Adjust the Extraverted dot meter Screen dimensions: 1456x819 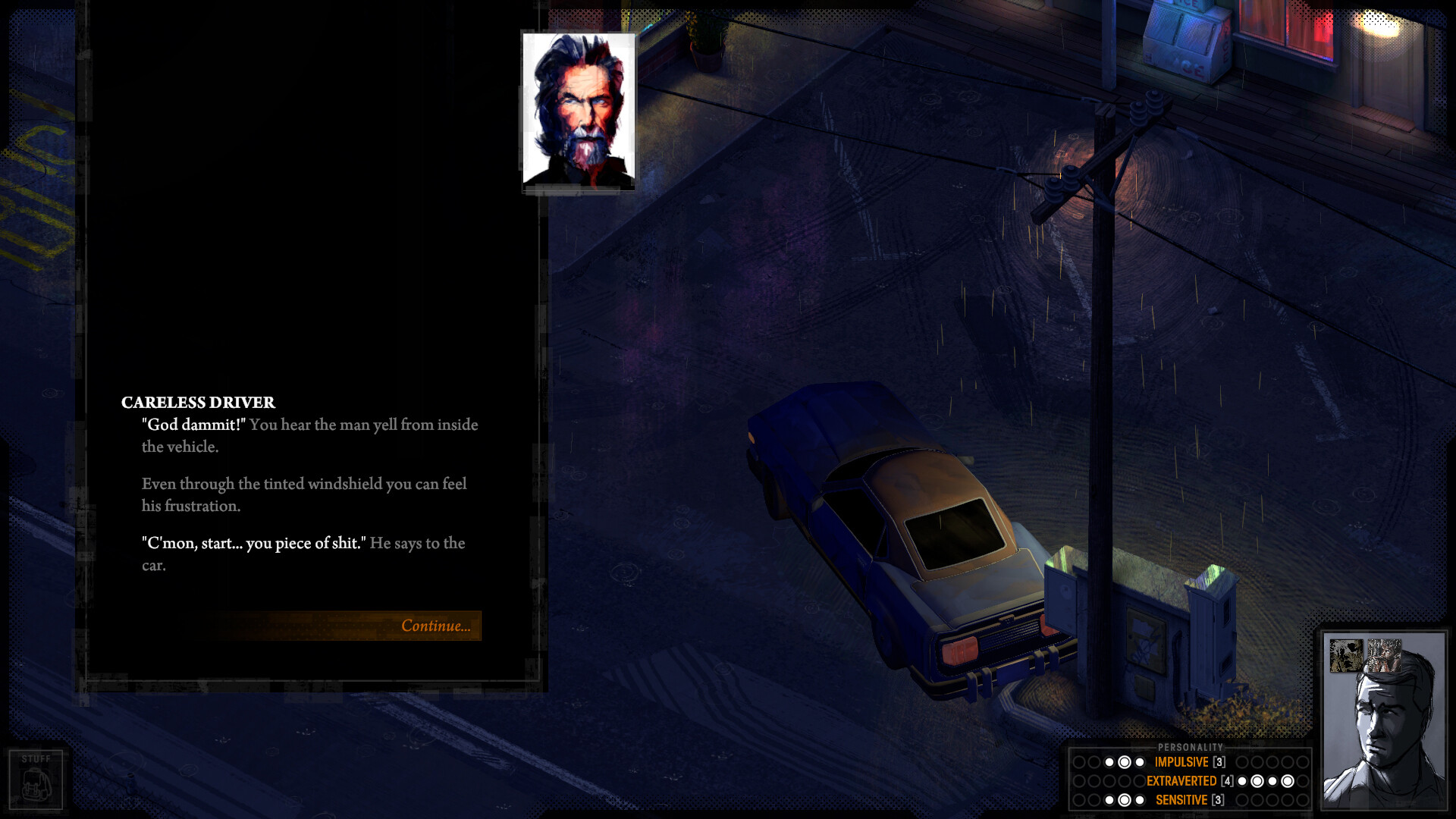pos(1272,780)
